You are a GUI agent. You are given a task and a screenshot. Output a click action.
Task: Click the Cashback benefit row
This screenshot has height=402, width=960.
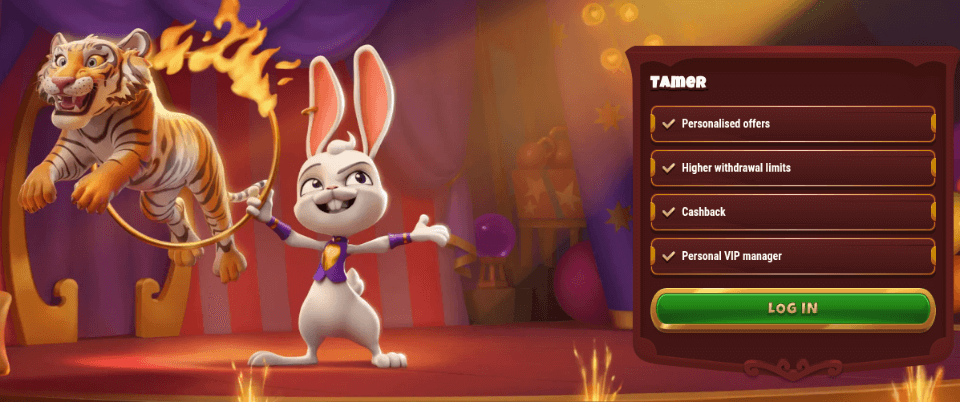(x=792, y=212)
